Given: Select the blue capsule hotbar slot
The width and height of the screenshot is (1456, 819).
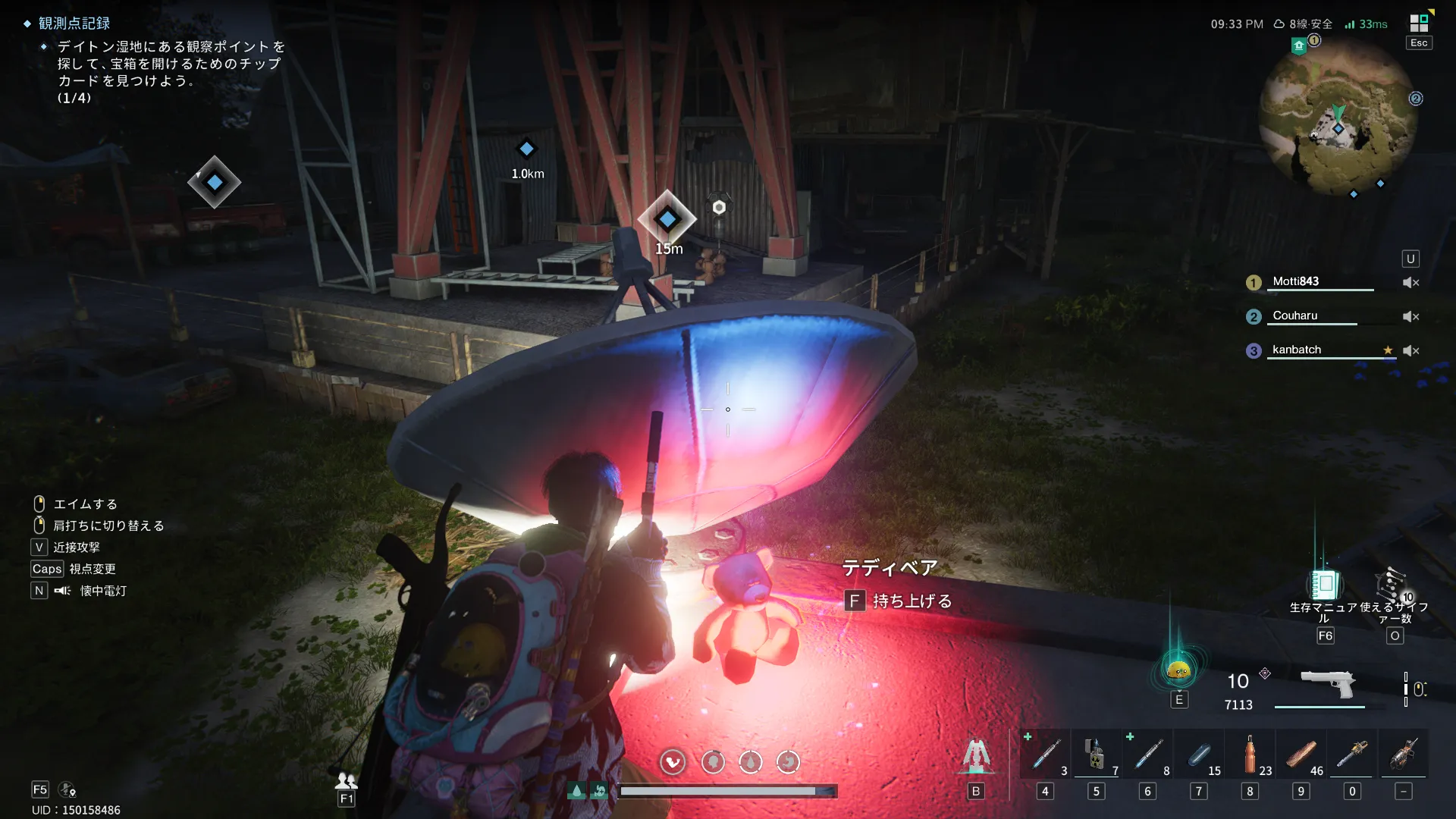Looking at the screenshot, I should coord(1199,755).
